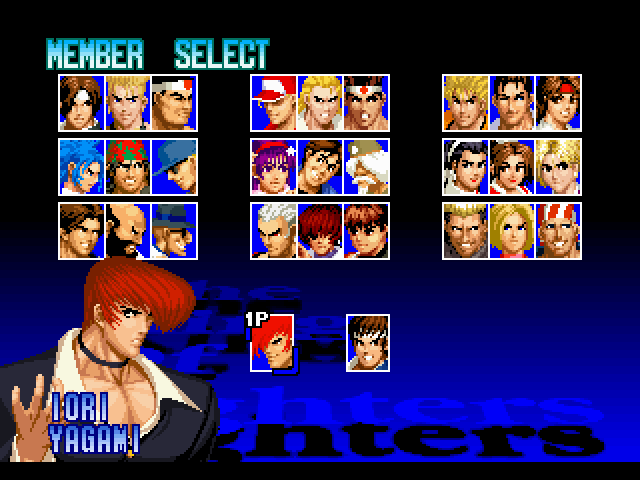Select Joe Higashi's headband portrait
This screenshot has width=640, height=480.
[366, 101]
